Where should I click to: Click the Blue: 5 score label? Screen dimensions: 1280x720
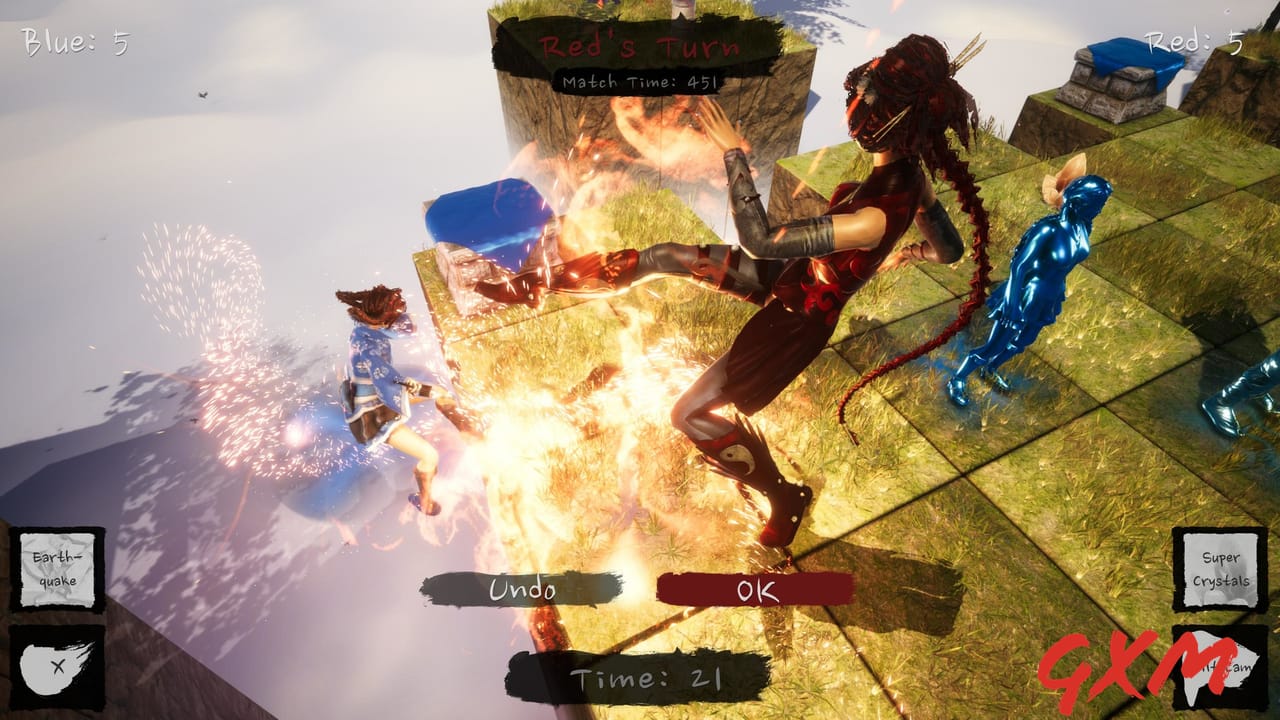coord(75,43)
